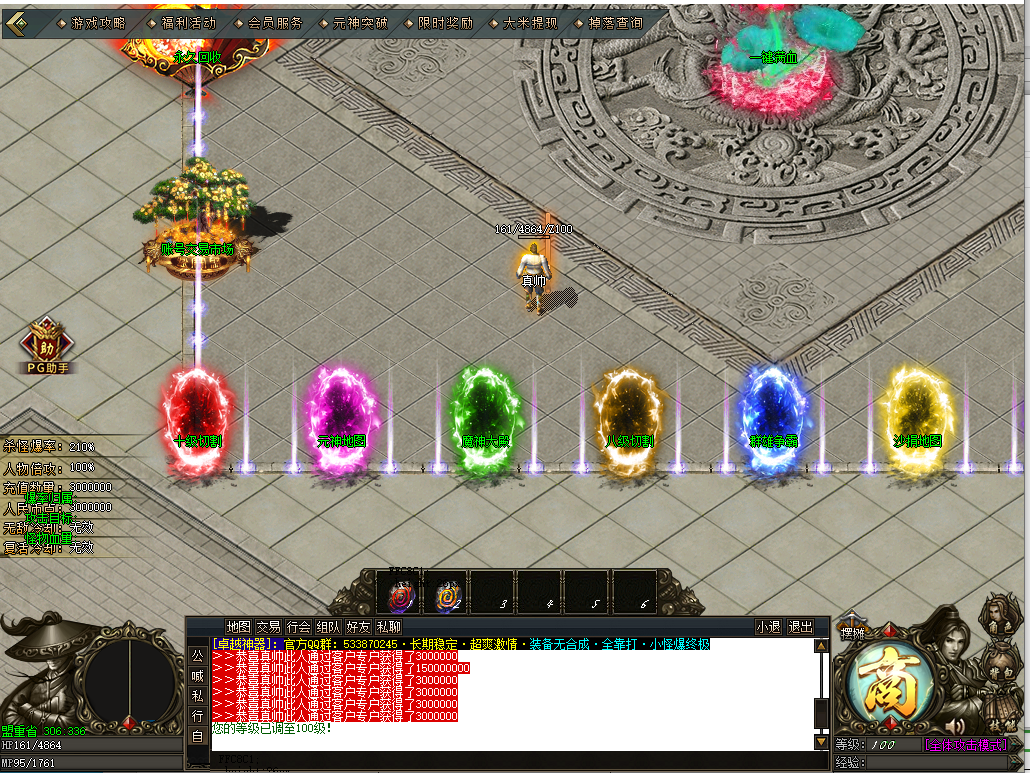The height and width of the screenshot is (773, 1030).
Task: Choose 限时奖励 limited-time rewards
Action: pos(444,22)
